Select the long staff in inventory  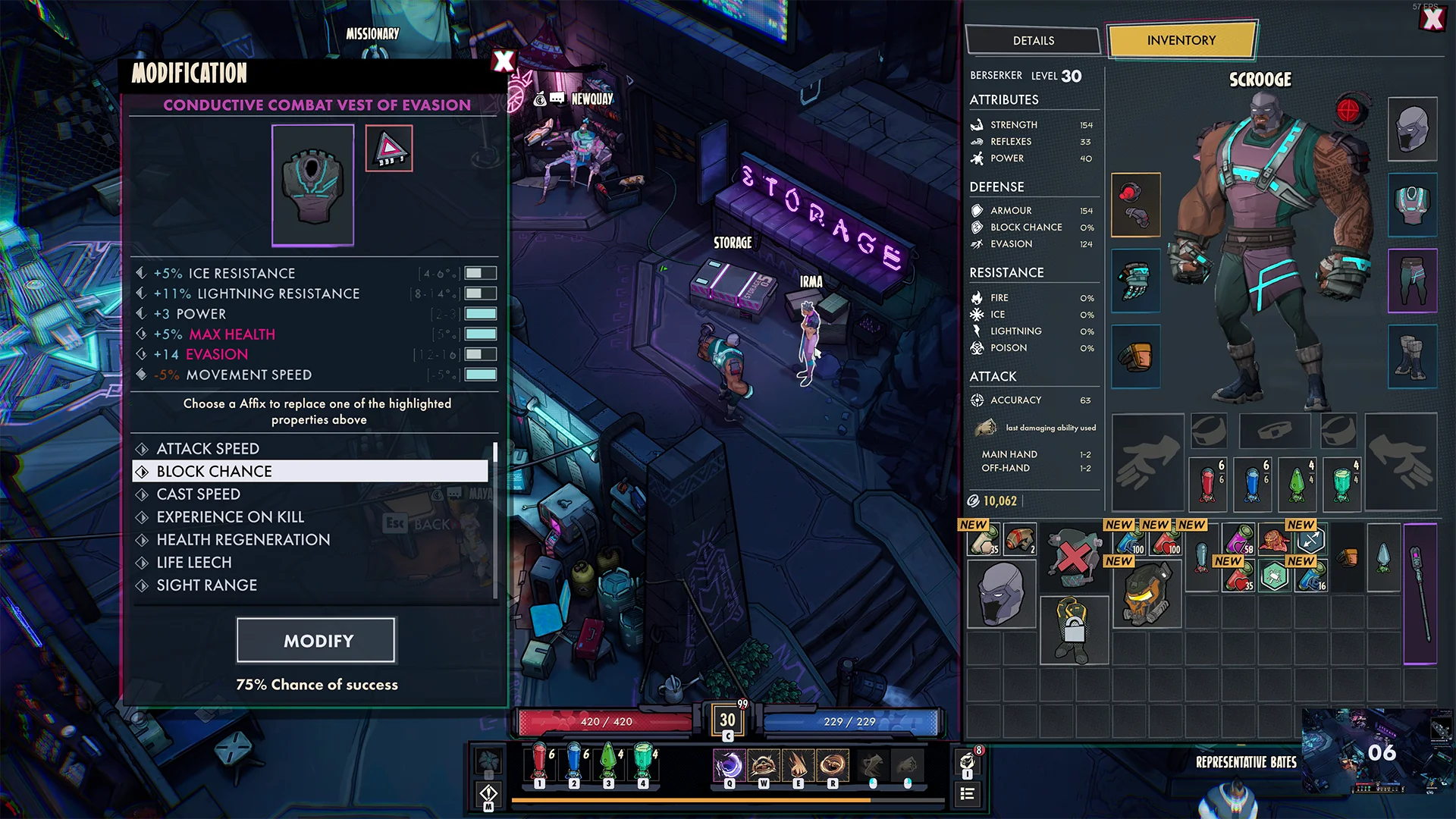coord(1420,594)
